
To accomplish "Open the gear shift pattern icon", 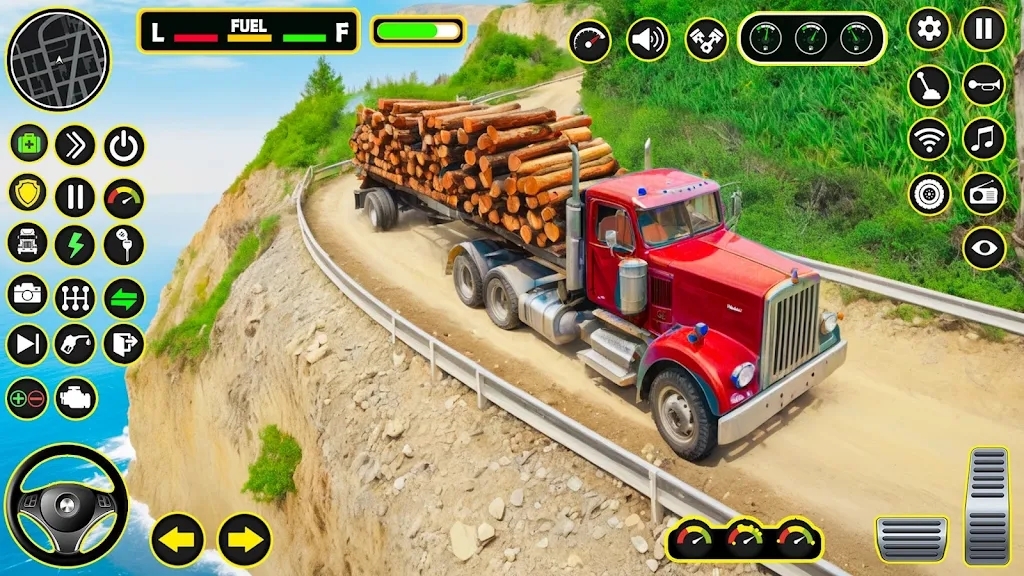I will pos(75,297).
